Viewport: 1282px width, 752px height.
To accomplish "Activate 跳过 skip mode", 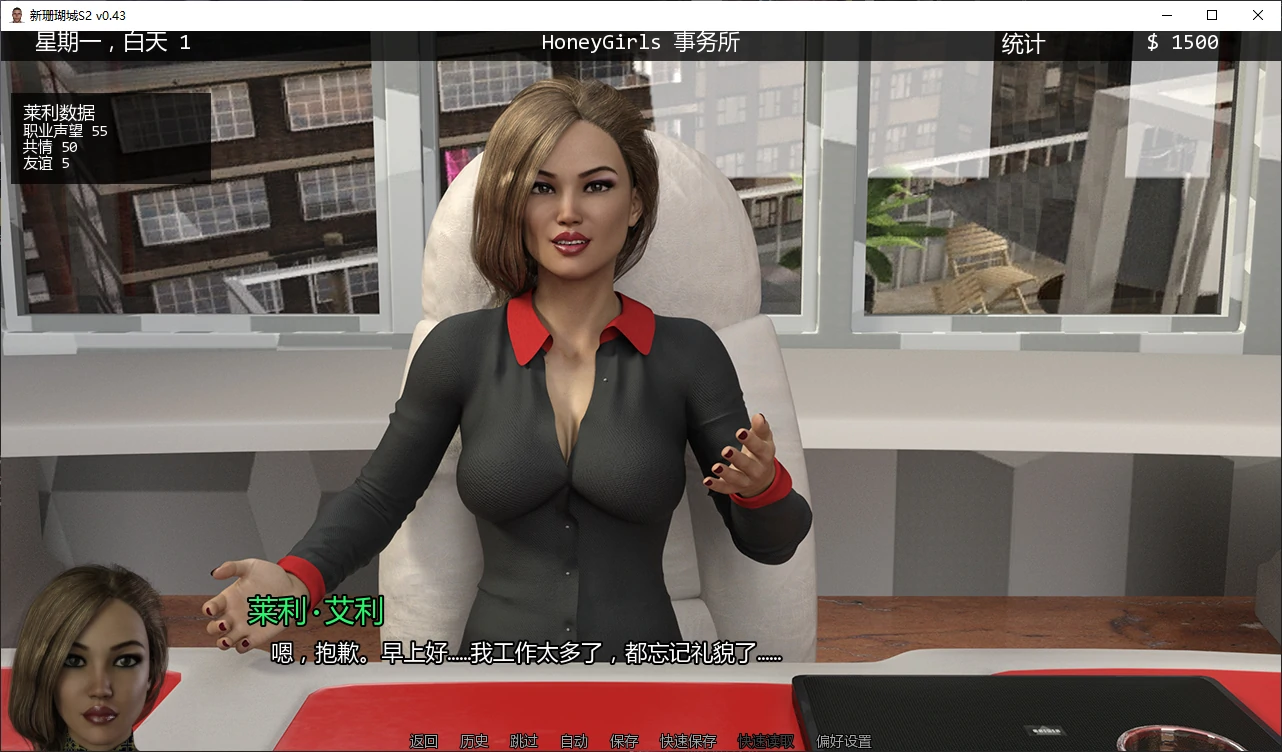I will tap(523, 741).
